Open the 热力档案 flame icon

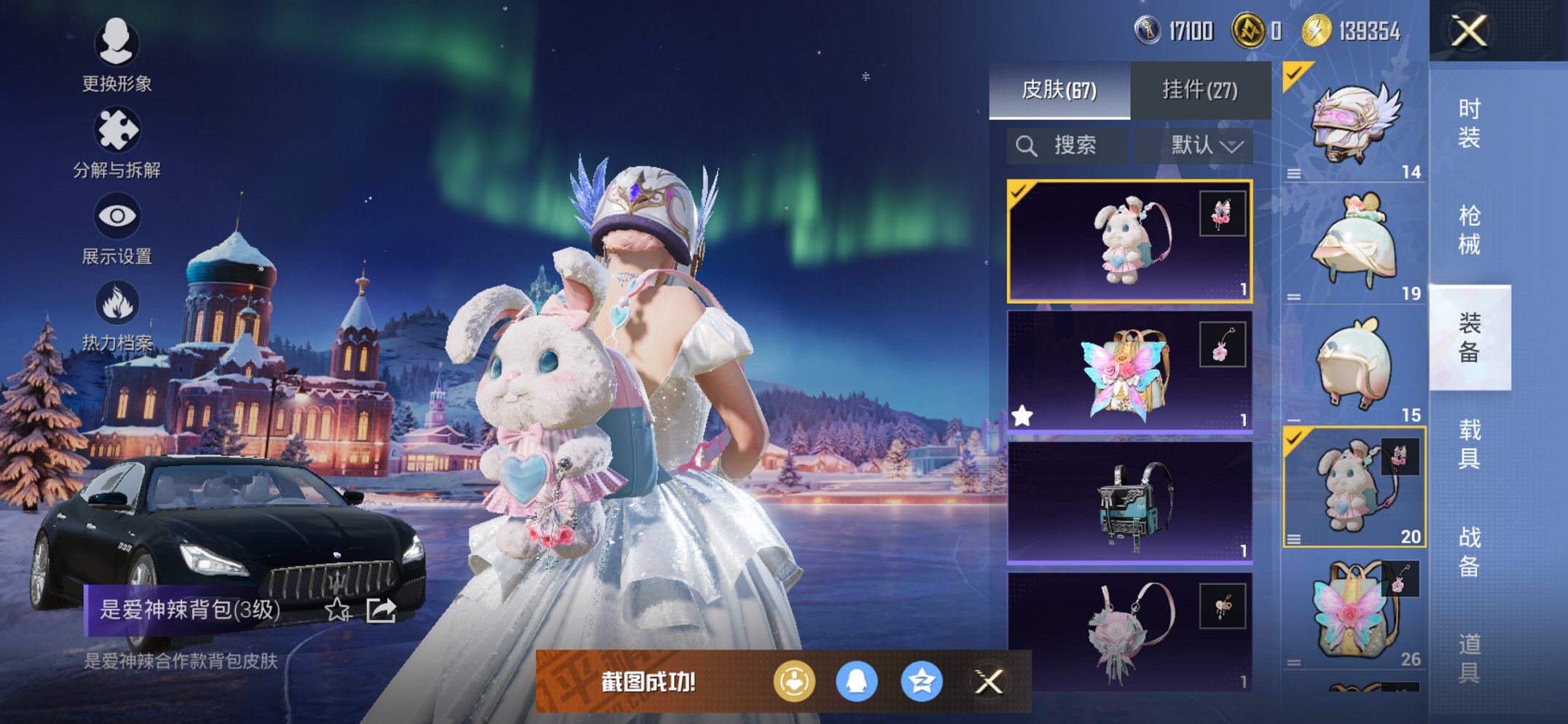pyautogui.click(x=117, y=315)
